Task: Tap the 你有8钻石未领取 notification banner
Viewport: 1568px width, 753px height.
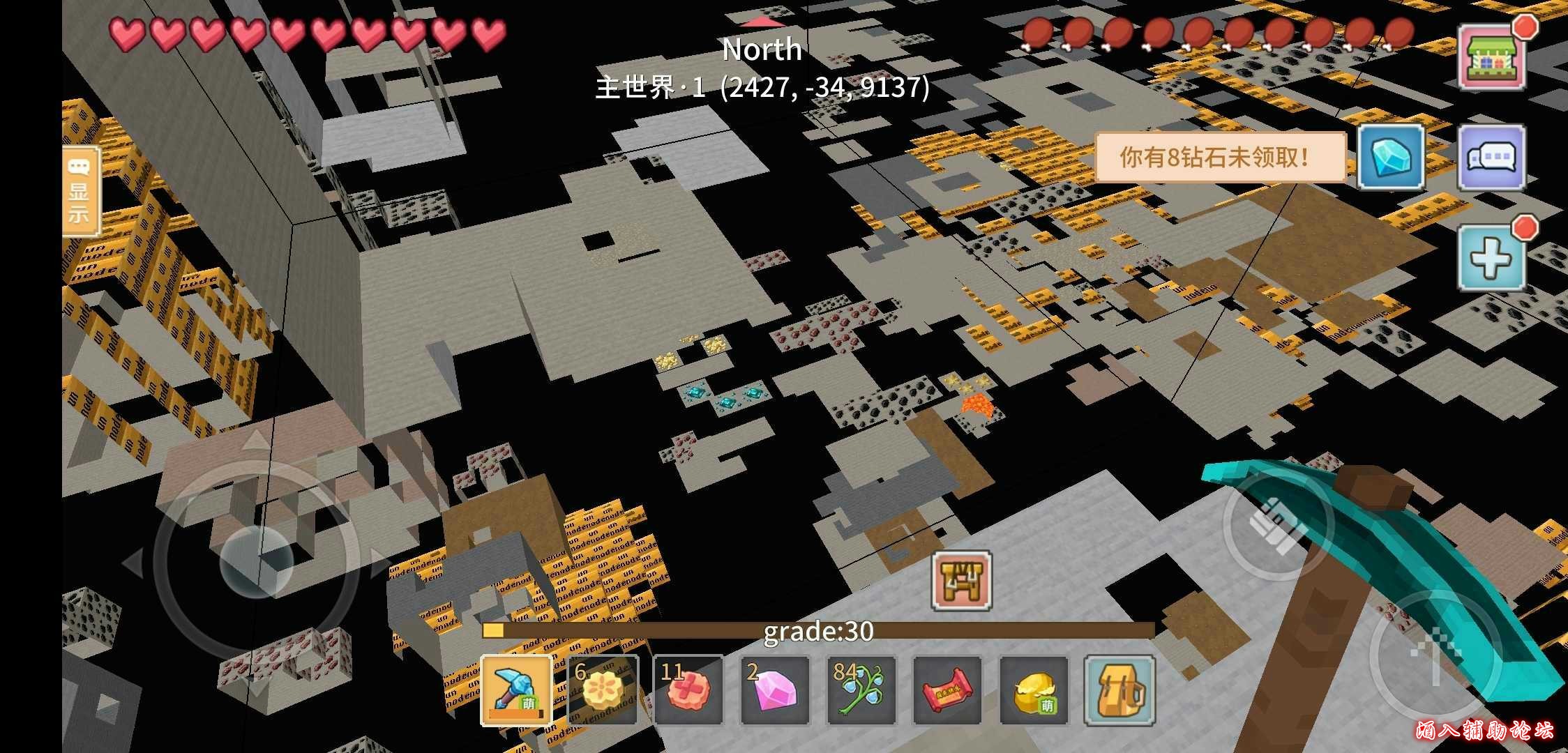Action: (x=1221, y=158)
